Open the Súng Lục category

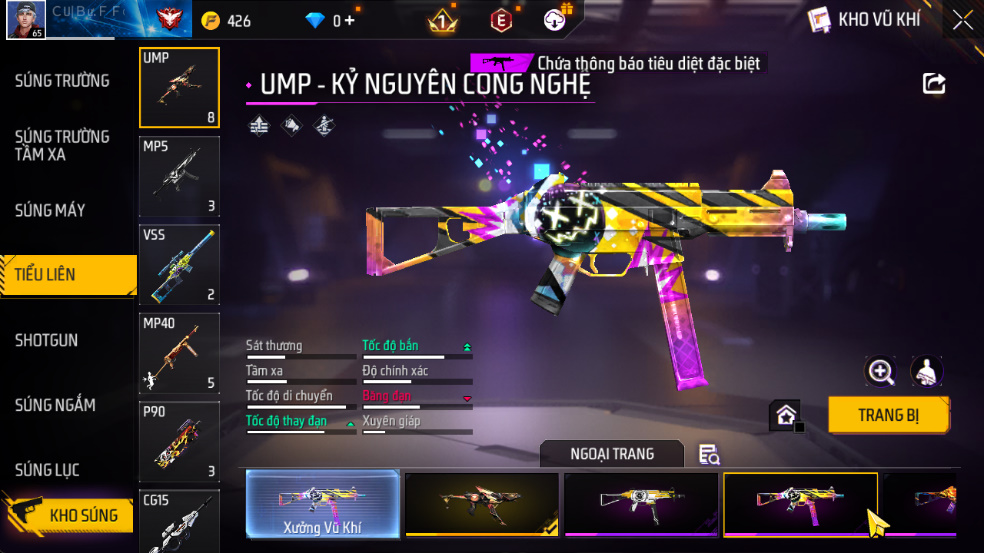[x=47, y=470]
